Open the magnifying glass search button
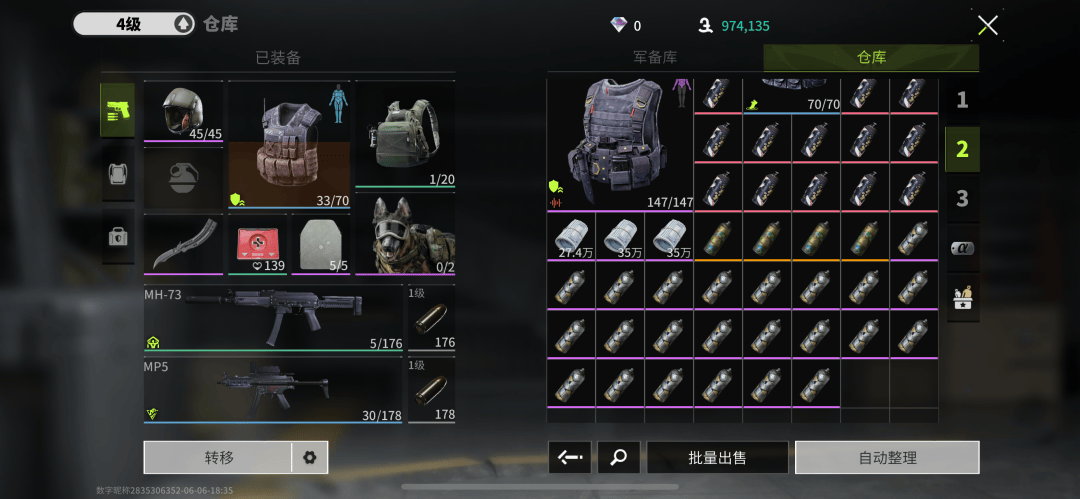The image size is (1080, 499). click(619, 457)
